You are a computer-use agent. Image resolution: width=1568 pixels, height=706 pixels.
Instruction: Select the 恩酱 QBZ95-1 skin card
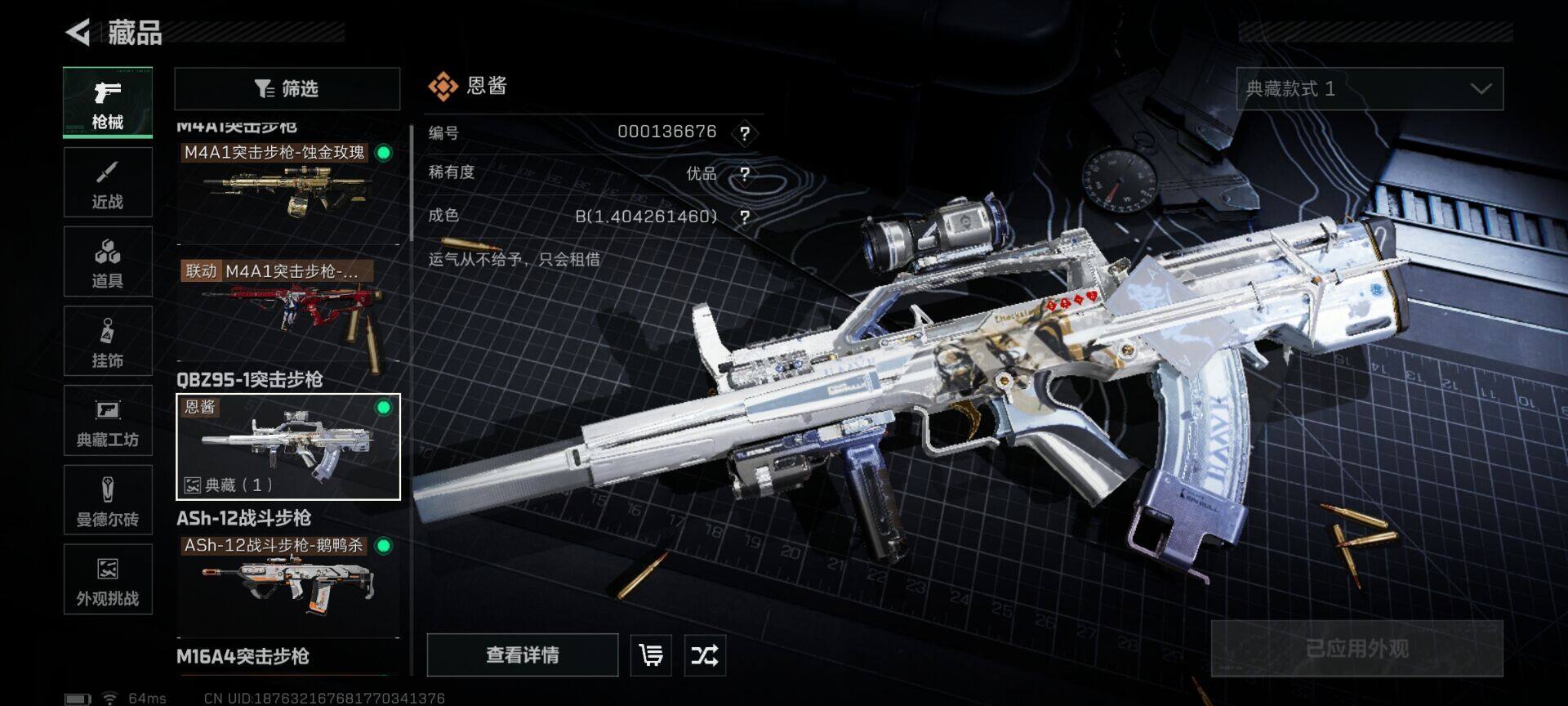point(287,446)
